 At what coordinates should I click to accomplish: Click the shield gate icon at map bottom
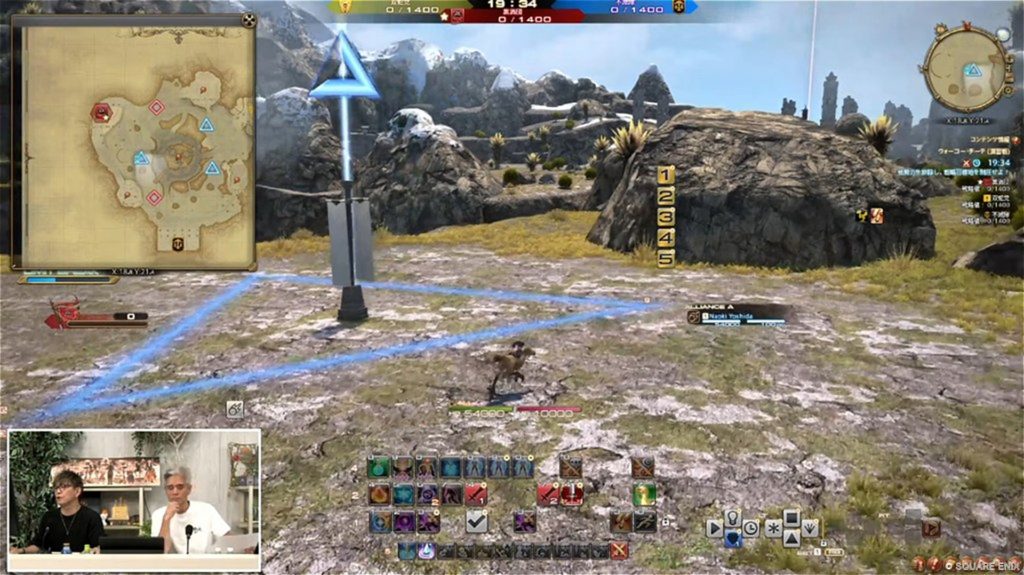tap(177, 244)
